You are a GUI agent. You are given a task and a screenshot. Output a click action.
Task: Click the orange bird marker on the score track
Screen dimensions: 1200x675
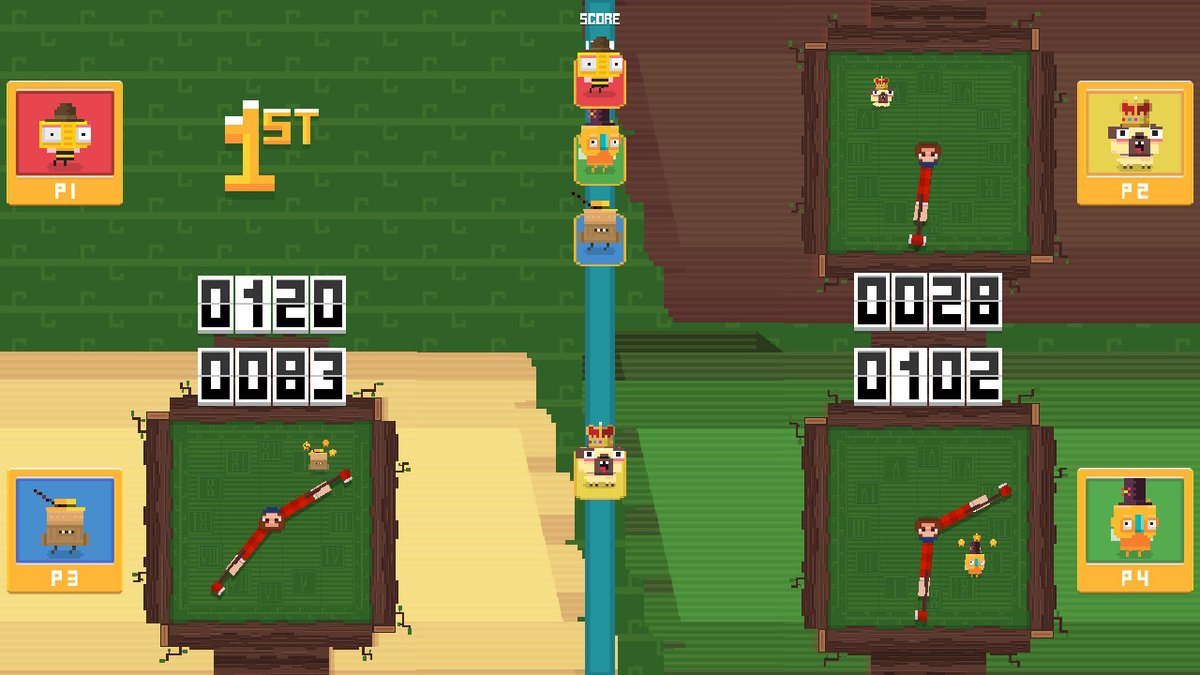tap(600, 154)
